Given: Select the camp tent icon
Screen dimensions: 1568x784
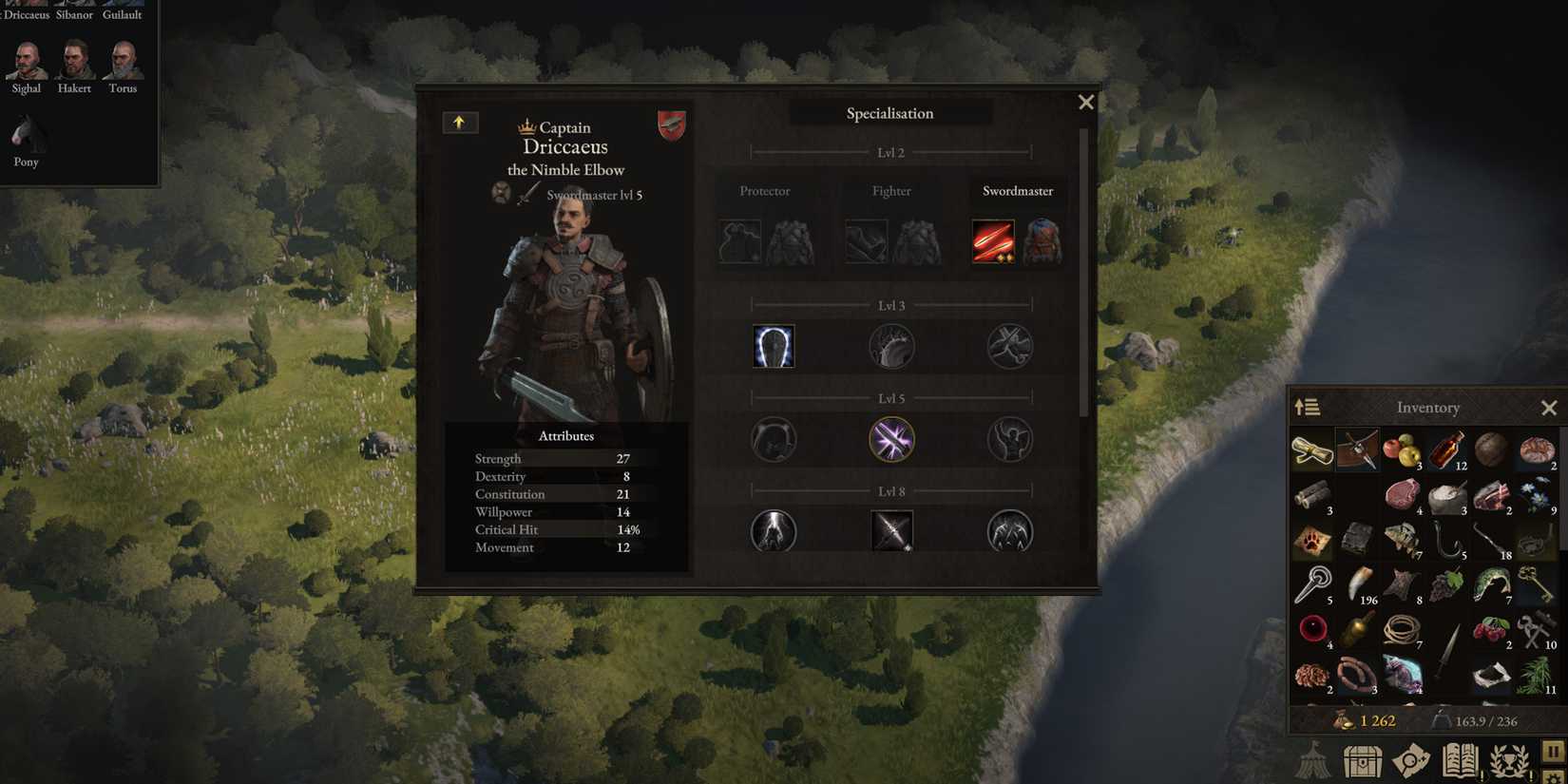Looking at the screenshot, I should [x=1314, y=762].
